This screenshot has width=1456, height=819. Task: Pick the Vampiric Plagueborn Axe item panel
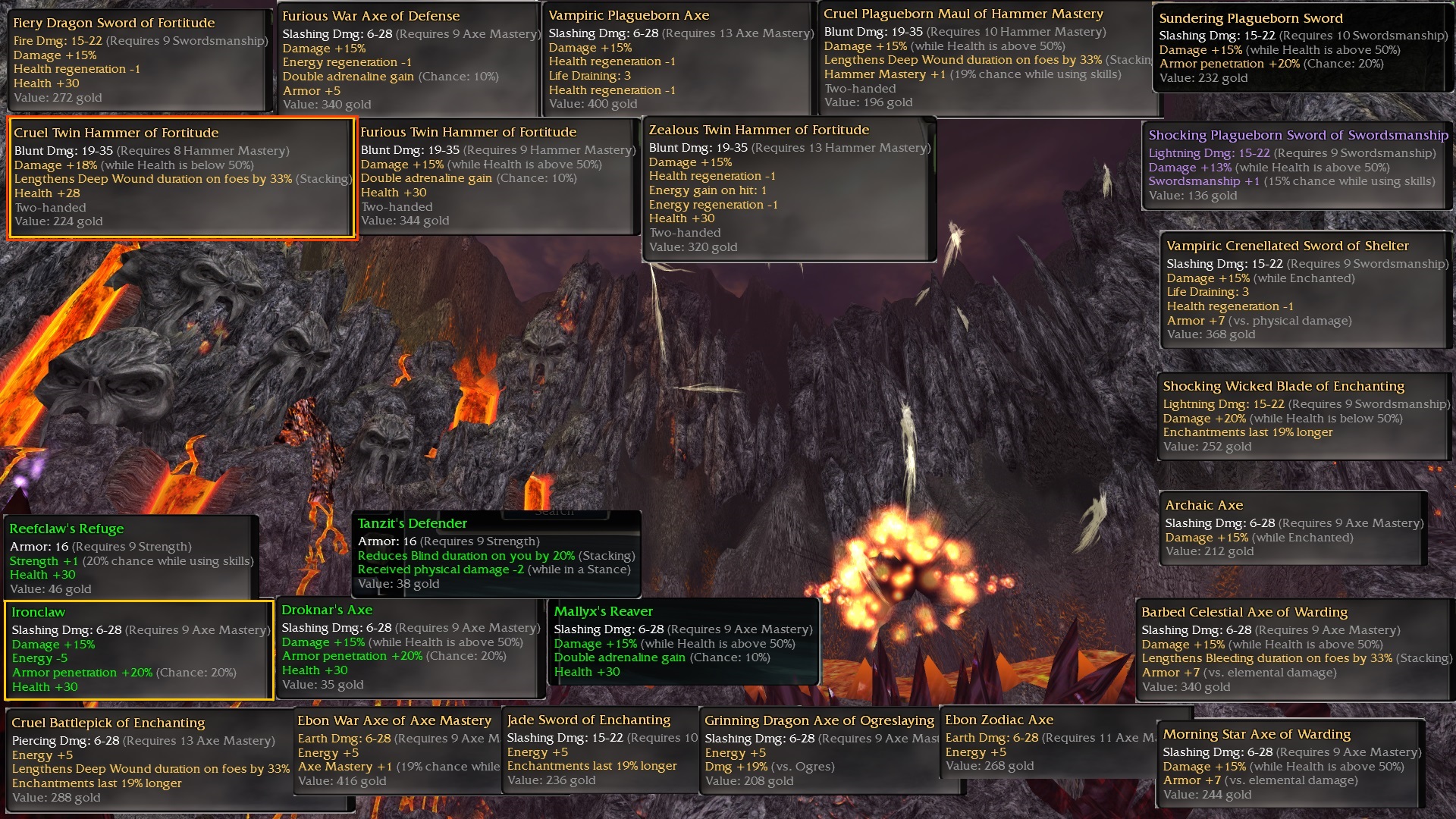pyautogui.click(x=679, y=60)
